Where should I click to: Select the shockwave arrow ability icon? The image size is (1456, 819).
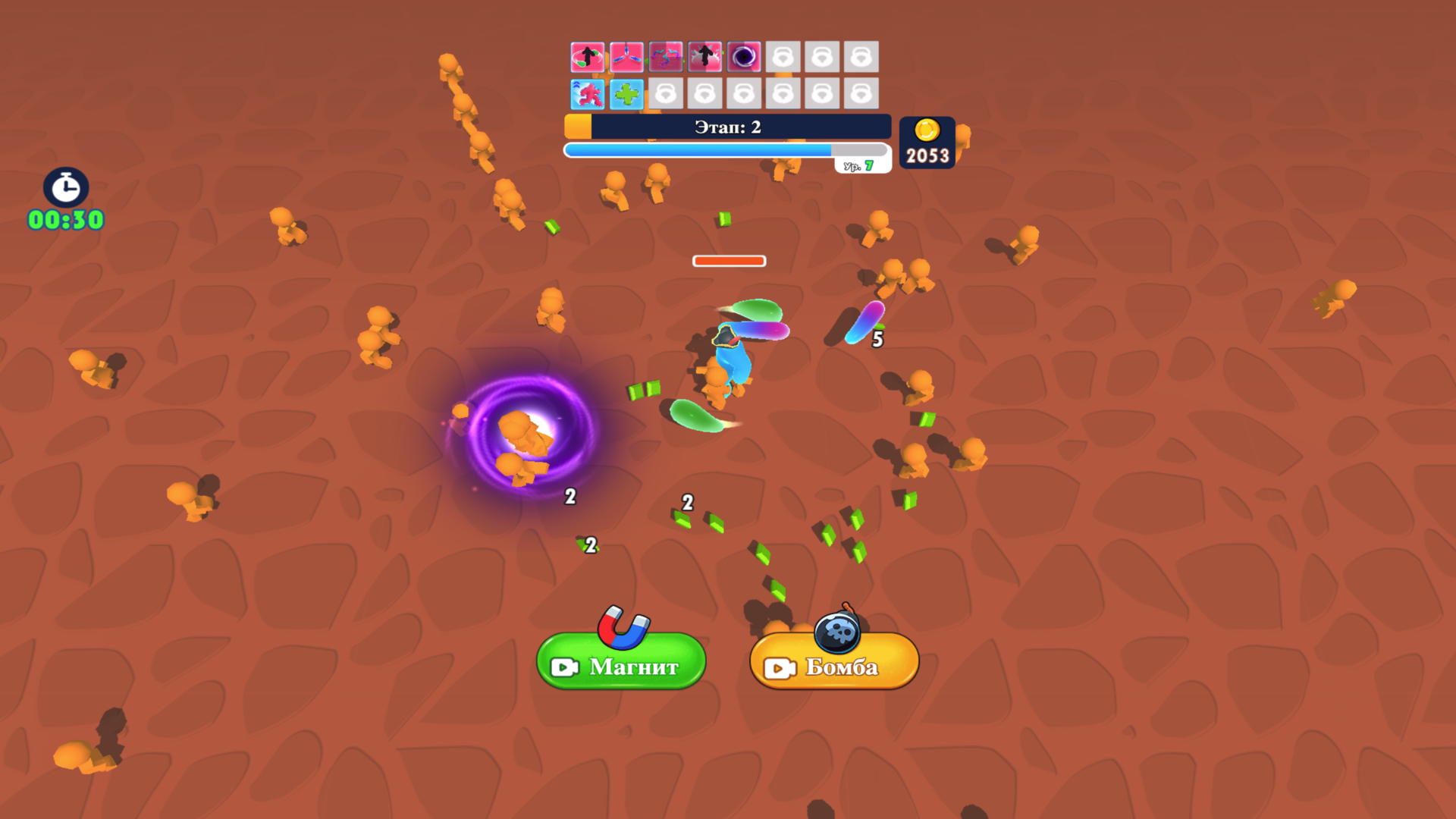pos(706,57)
